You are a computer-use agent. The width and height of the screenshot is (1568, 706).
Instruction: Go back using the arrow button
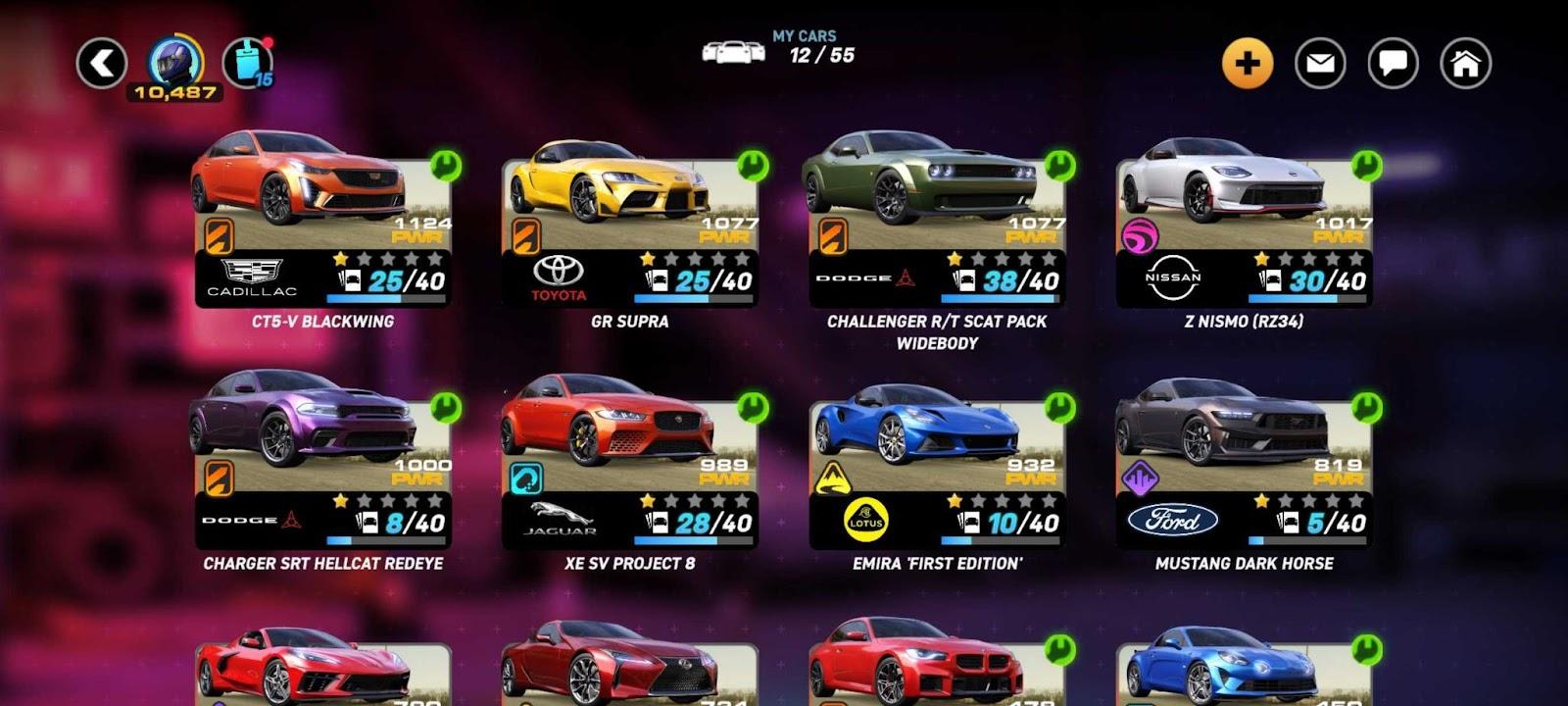click(x=102, y=64)
